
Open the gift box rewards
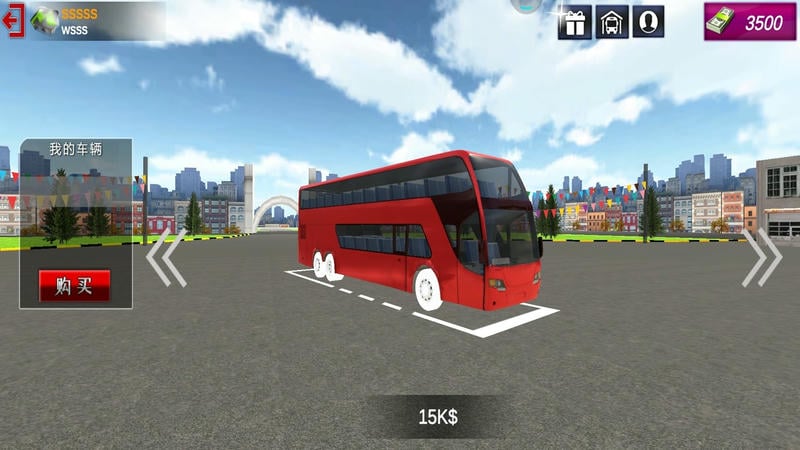(575, 22)
